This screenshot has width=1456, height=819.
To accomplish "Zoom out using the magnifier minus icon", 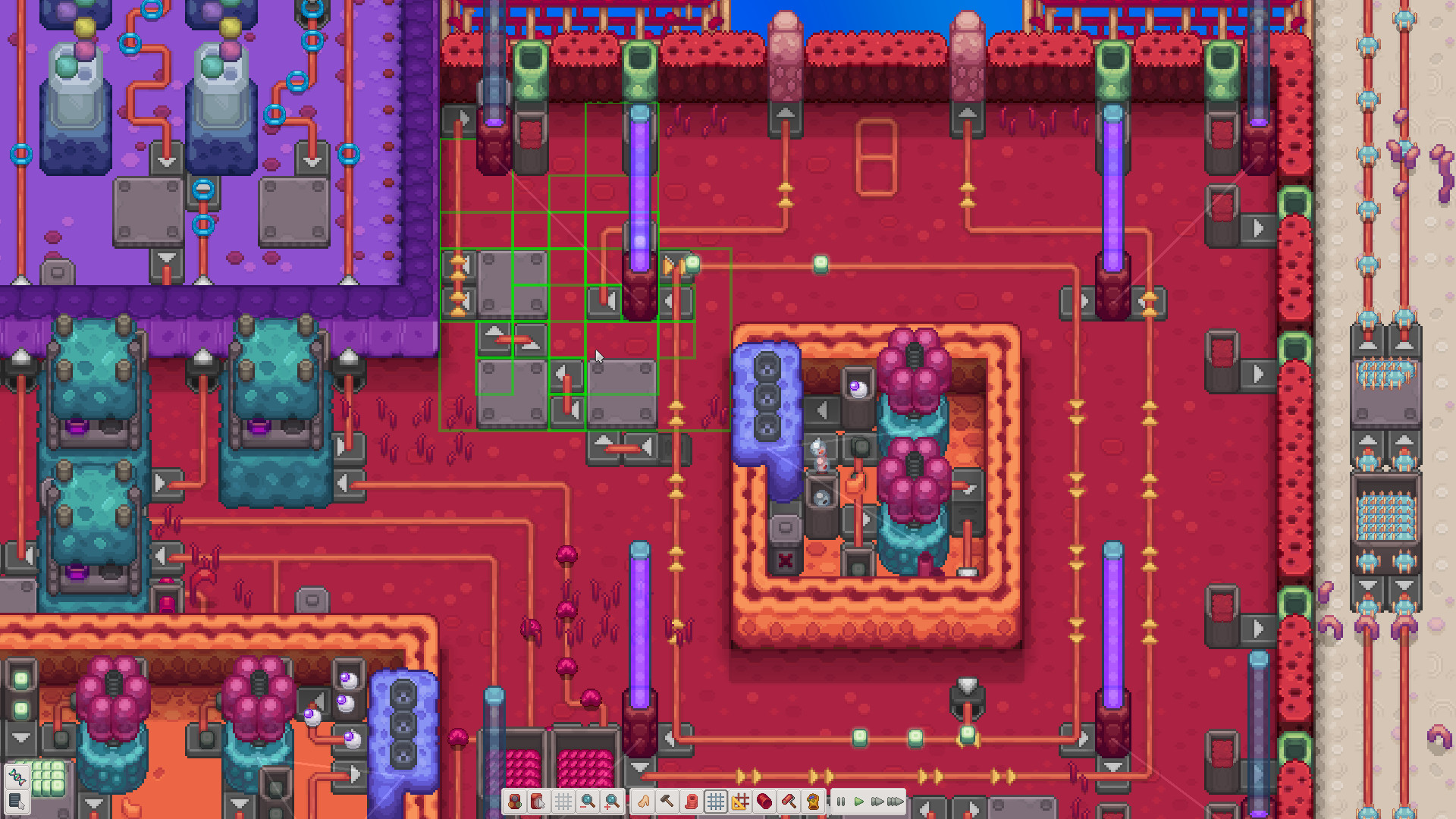I will pyautogui.click(x=588, y=800).
